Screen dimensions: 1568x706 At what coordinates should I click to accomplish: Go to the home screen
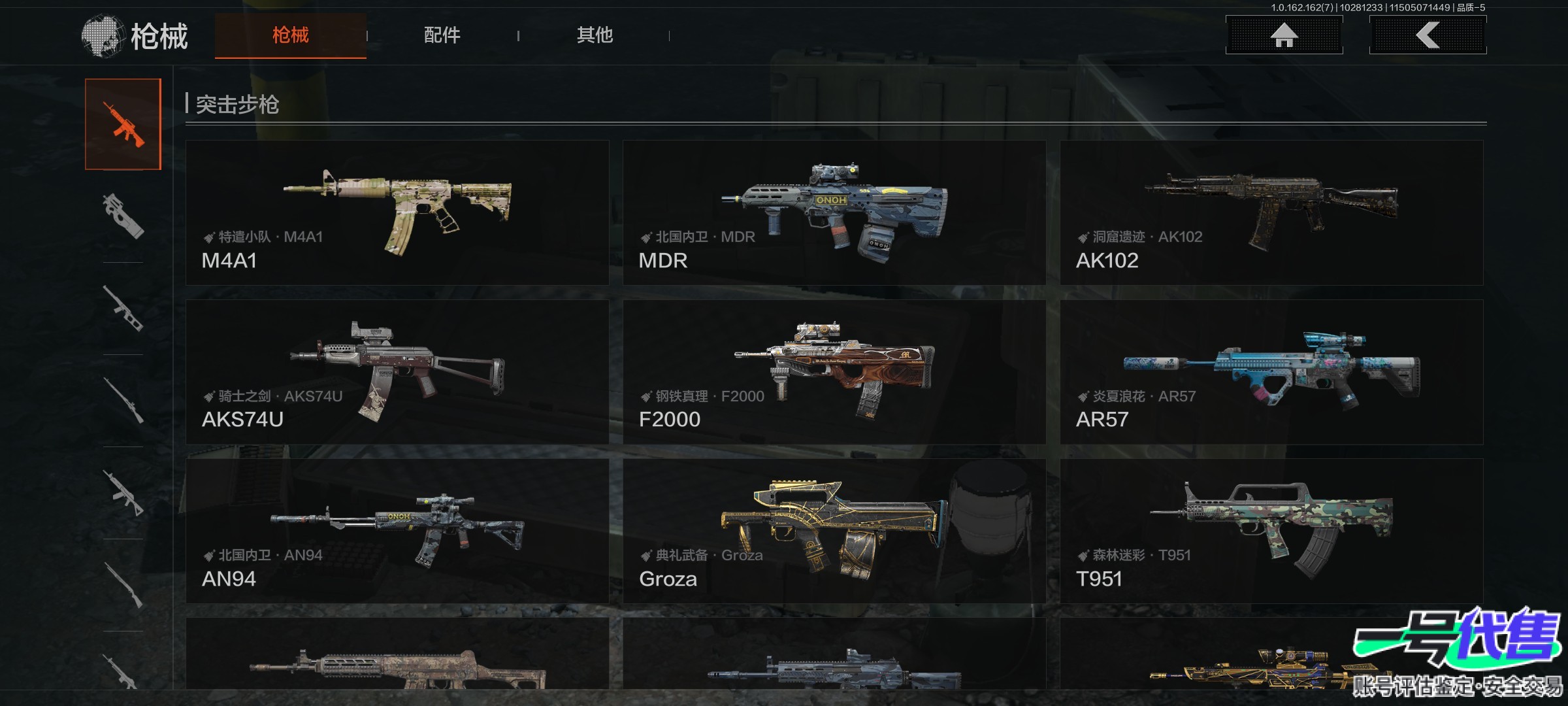(x=1284, y=35)
